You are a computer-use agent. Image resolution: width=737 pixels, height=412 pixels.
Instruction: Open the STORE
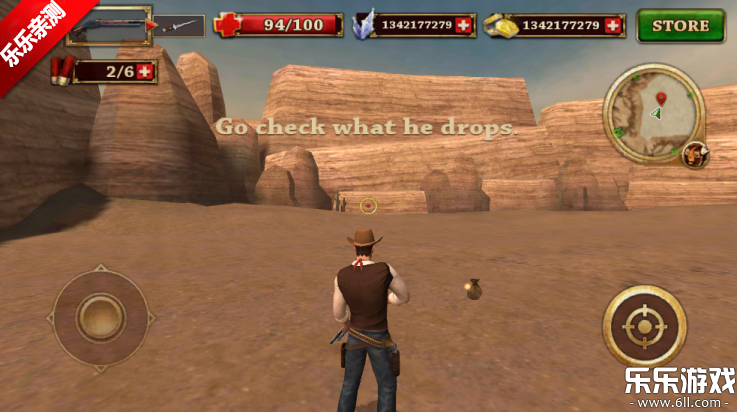coord(681,25)
